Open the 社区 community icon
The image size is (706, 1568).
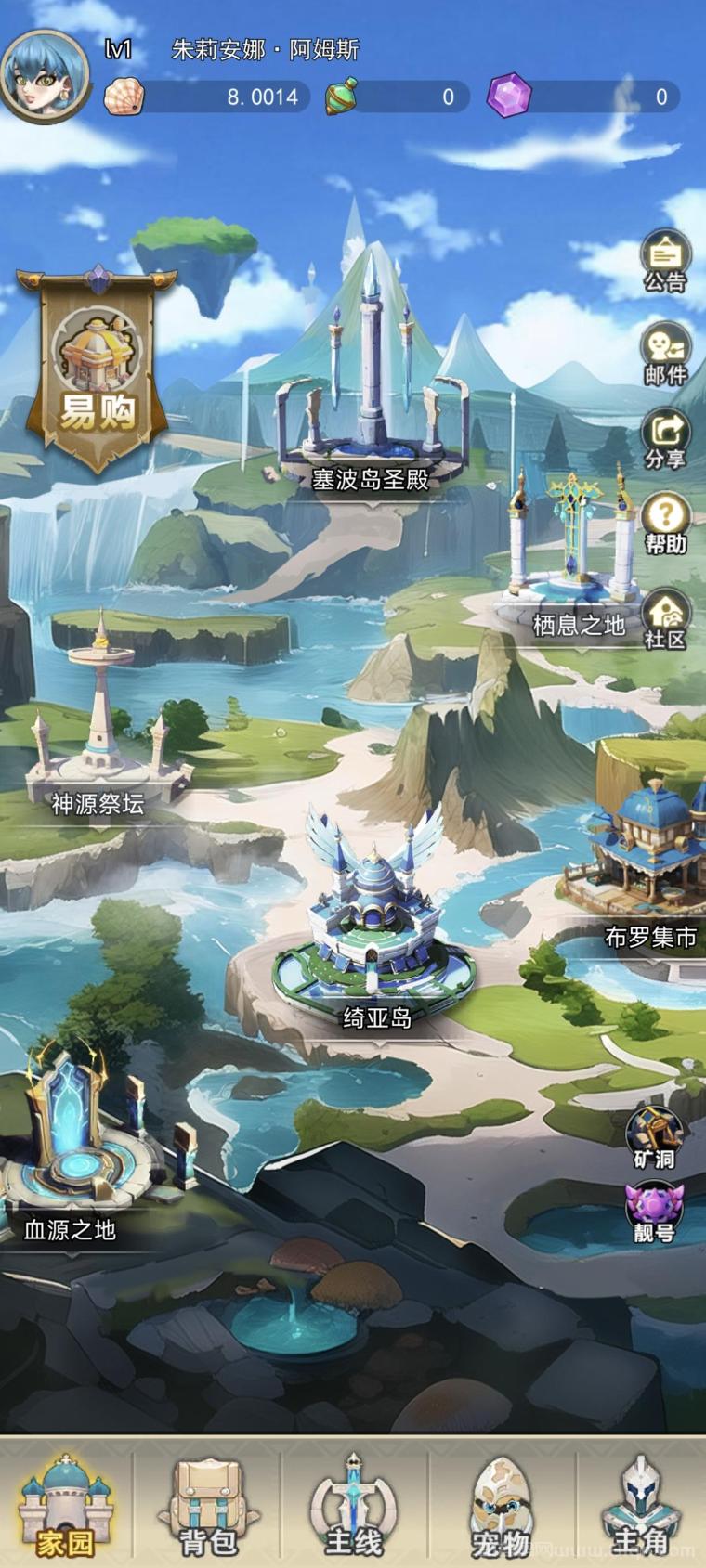click(x=665, y=618)
